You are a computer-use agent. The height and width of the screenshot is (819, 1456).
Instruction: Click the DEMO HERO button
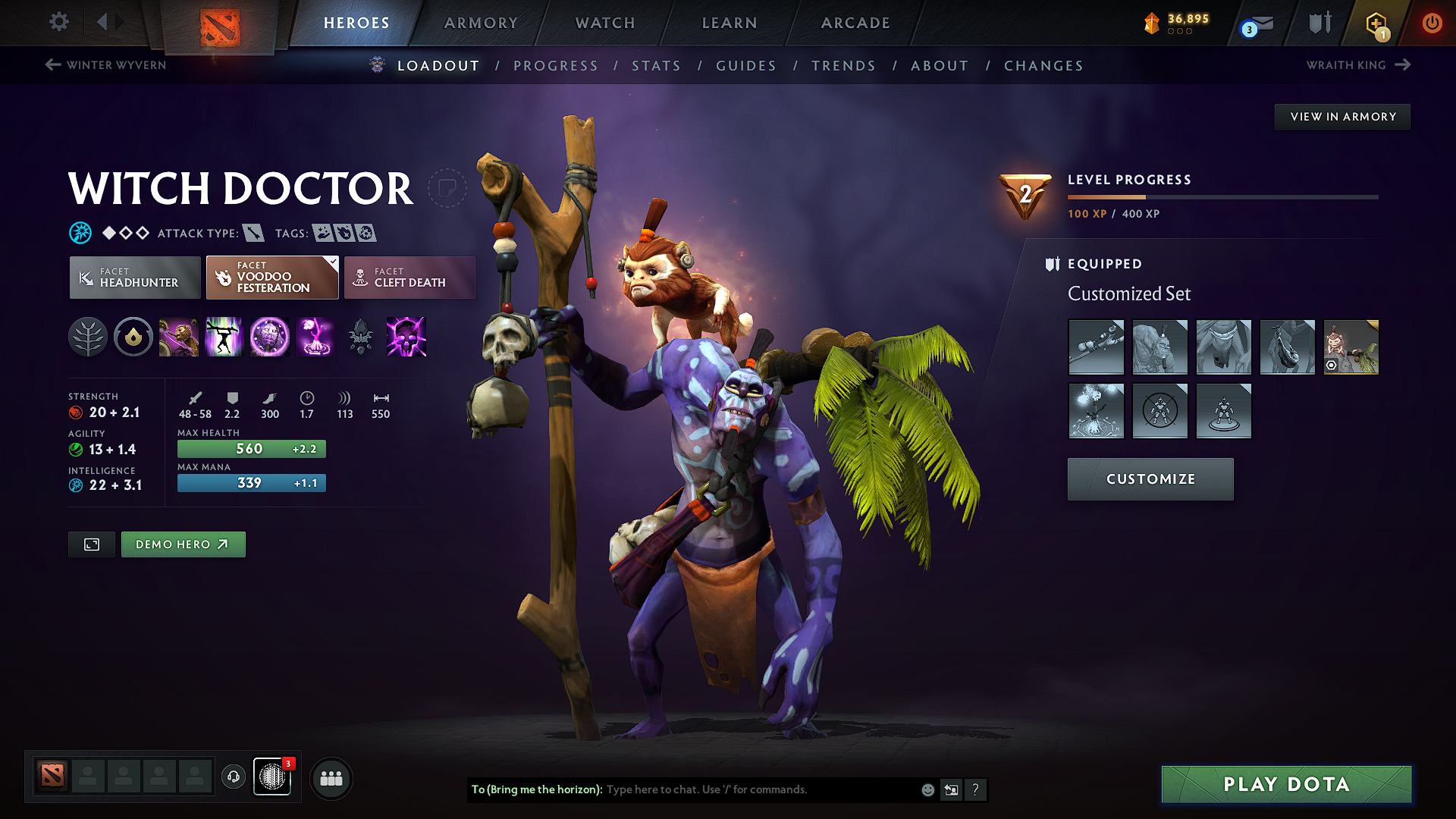183,544
